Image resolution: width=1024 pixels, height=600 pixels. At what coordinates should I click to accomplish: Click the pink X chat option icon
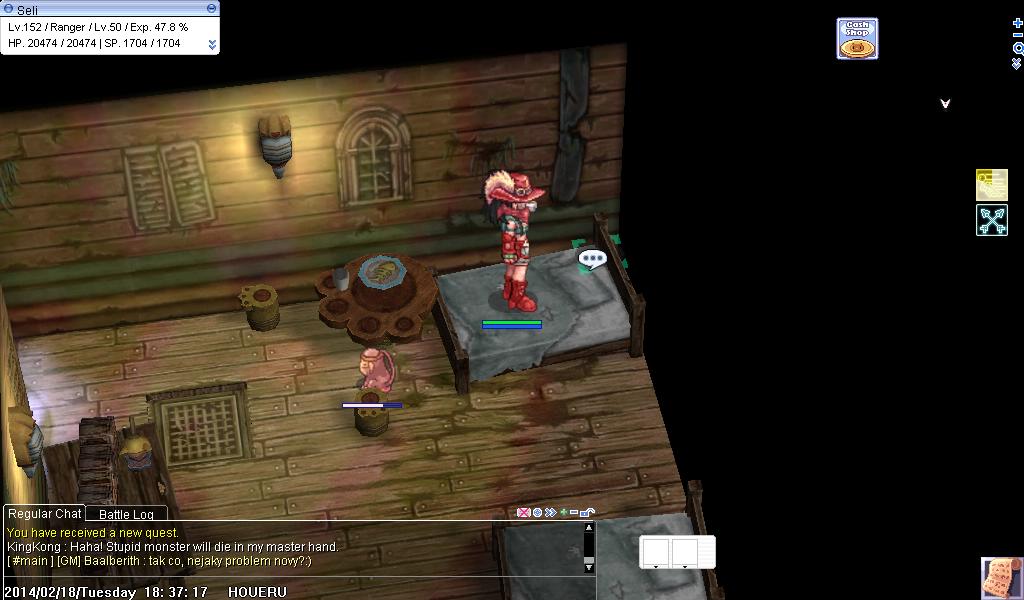pyautogui.click(x=523, y=513)
